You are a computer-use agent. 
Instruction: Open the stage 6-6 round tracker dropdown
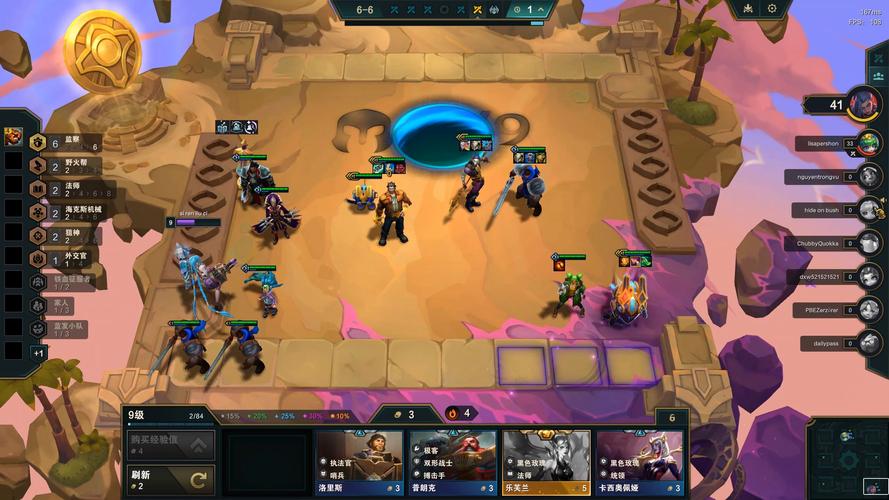(540, 10)
